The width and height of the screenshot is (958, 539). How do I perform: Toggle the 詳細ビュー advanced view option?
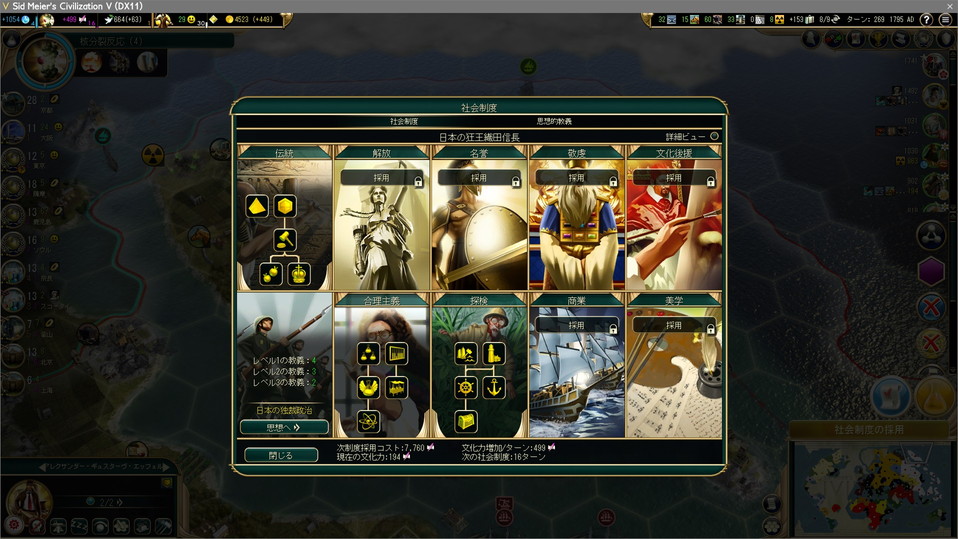[x=714, y=136]
